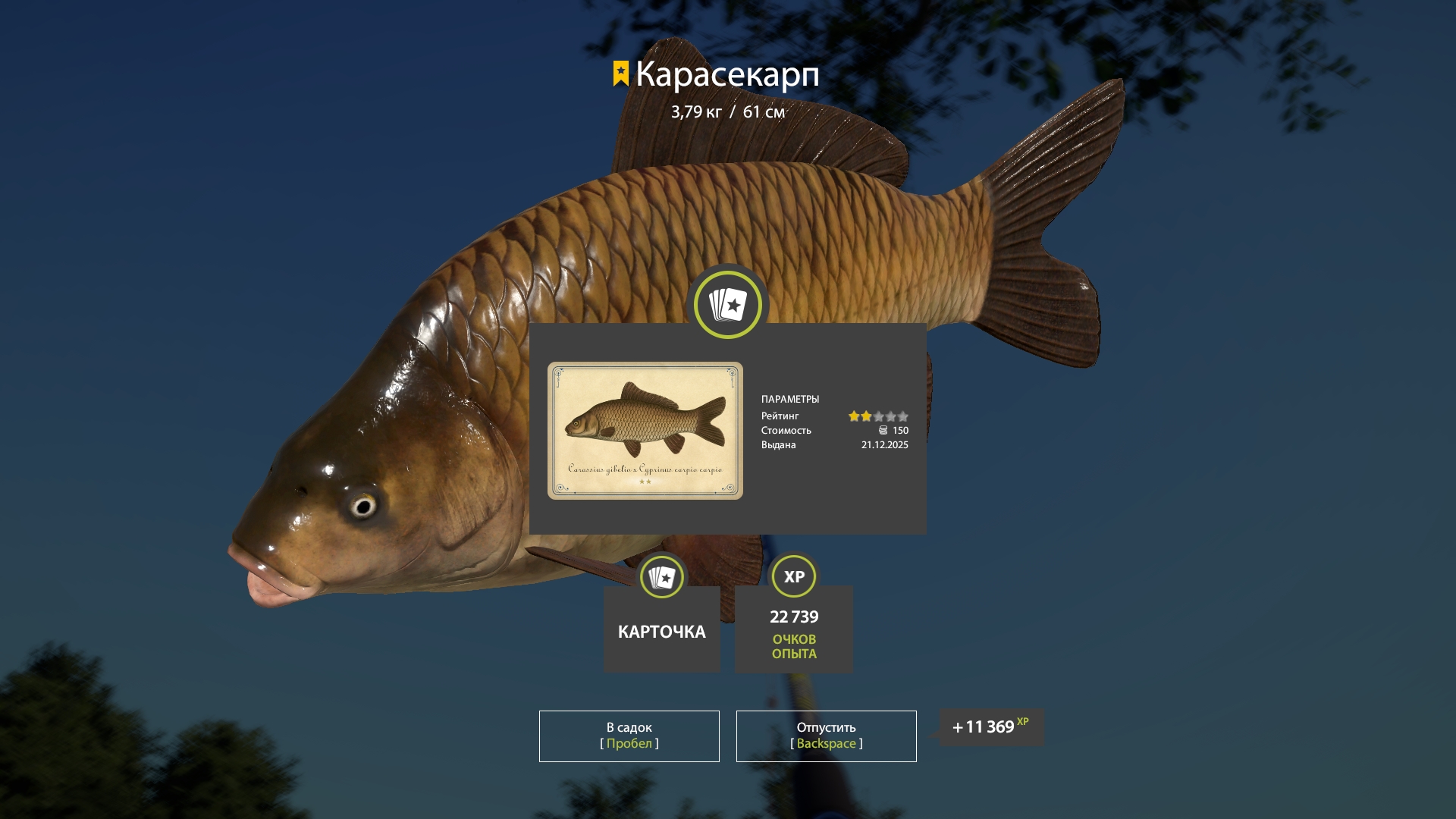Toggle the fourth gray rating star
1456x819 pixels.
point(892,416)
